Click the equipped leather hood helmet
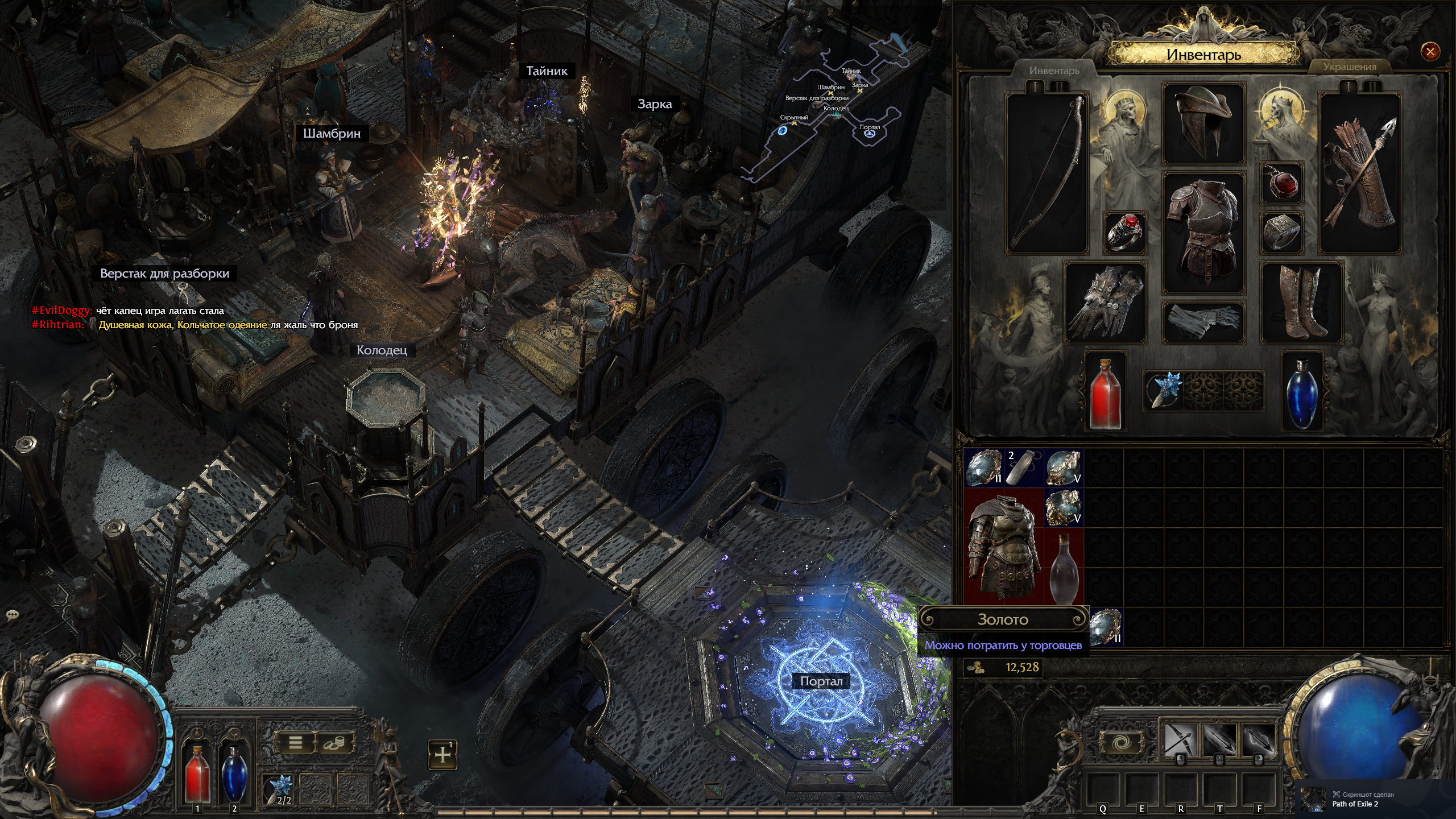 point(1203,123)
